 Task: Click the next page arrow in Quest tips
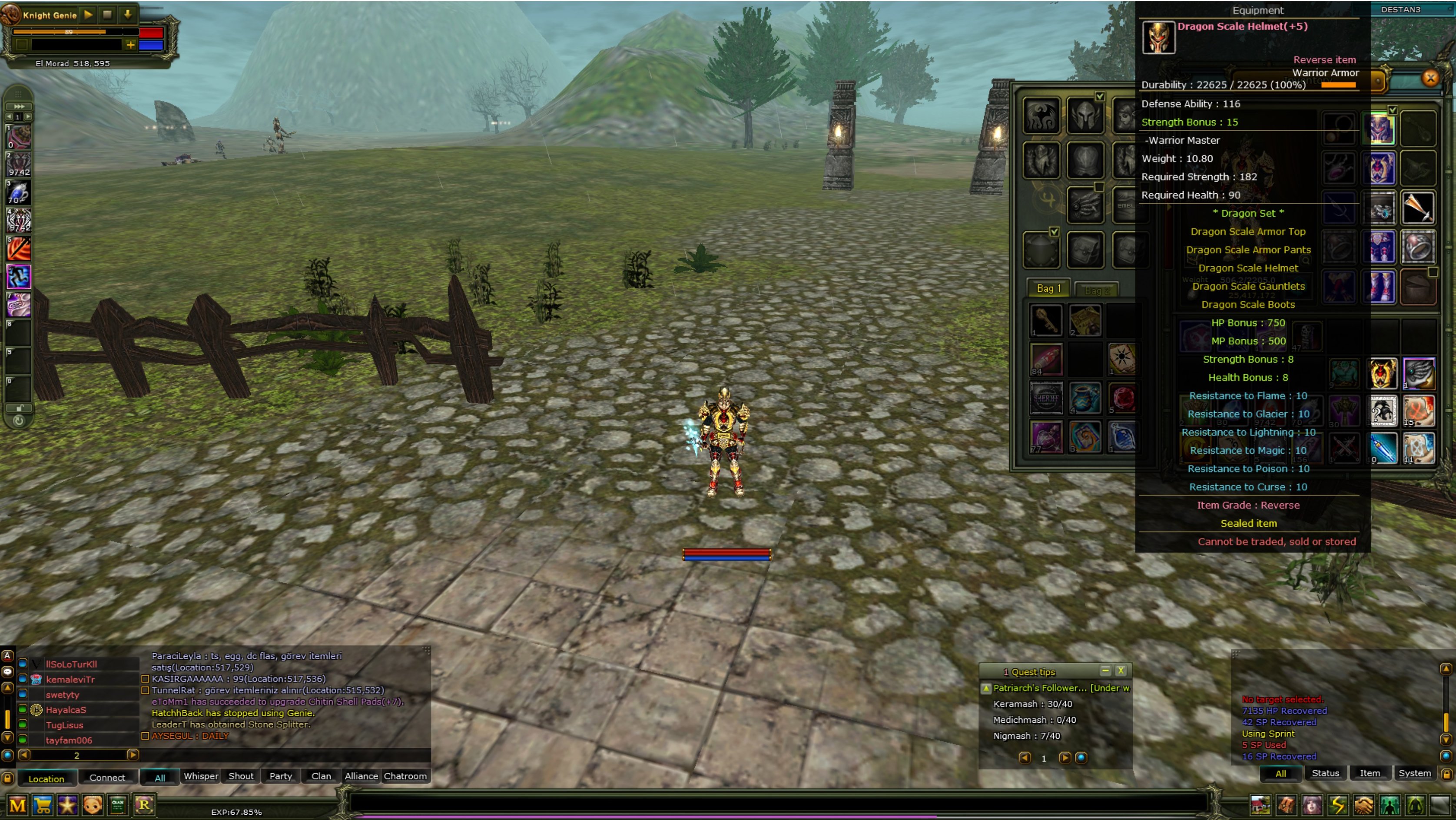click(x=1065, y=758)
